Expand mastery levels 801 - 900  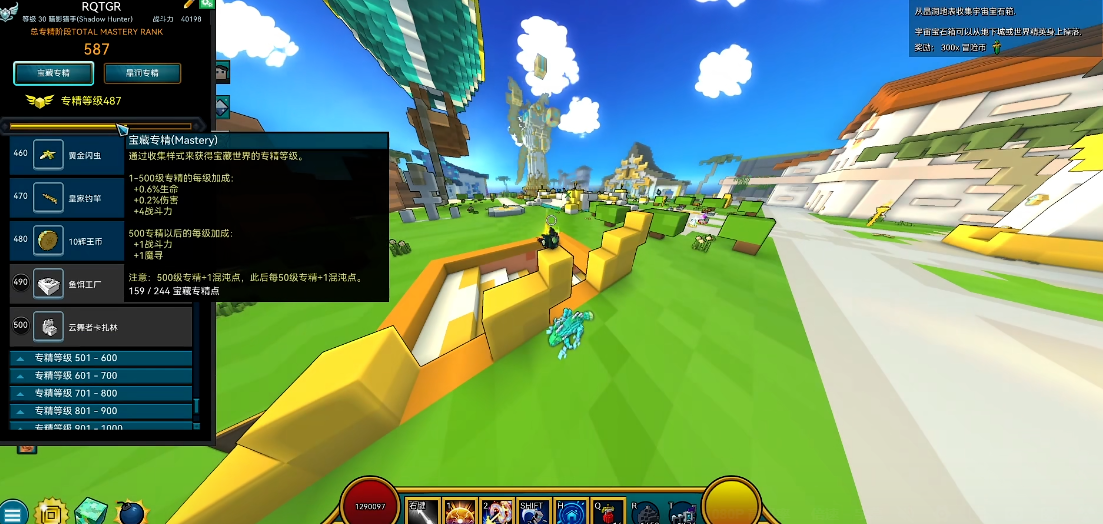point(100,411)
